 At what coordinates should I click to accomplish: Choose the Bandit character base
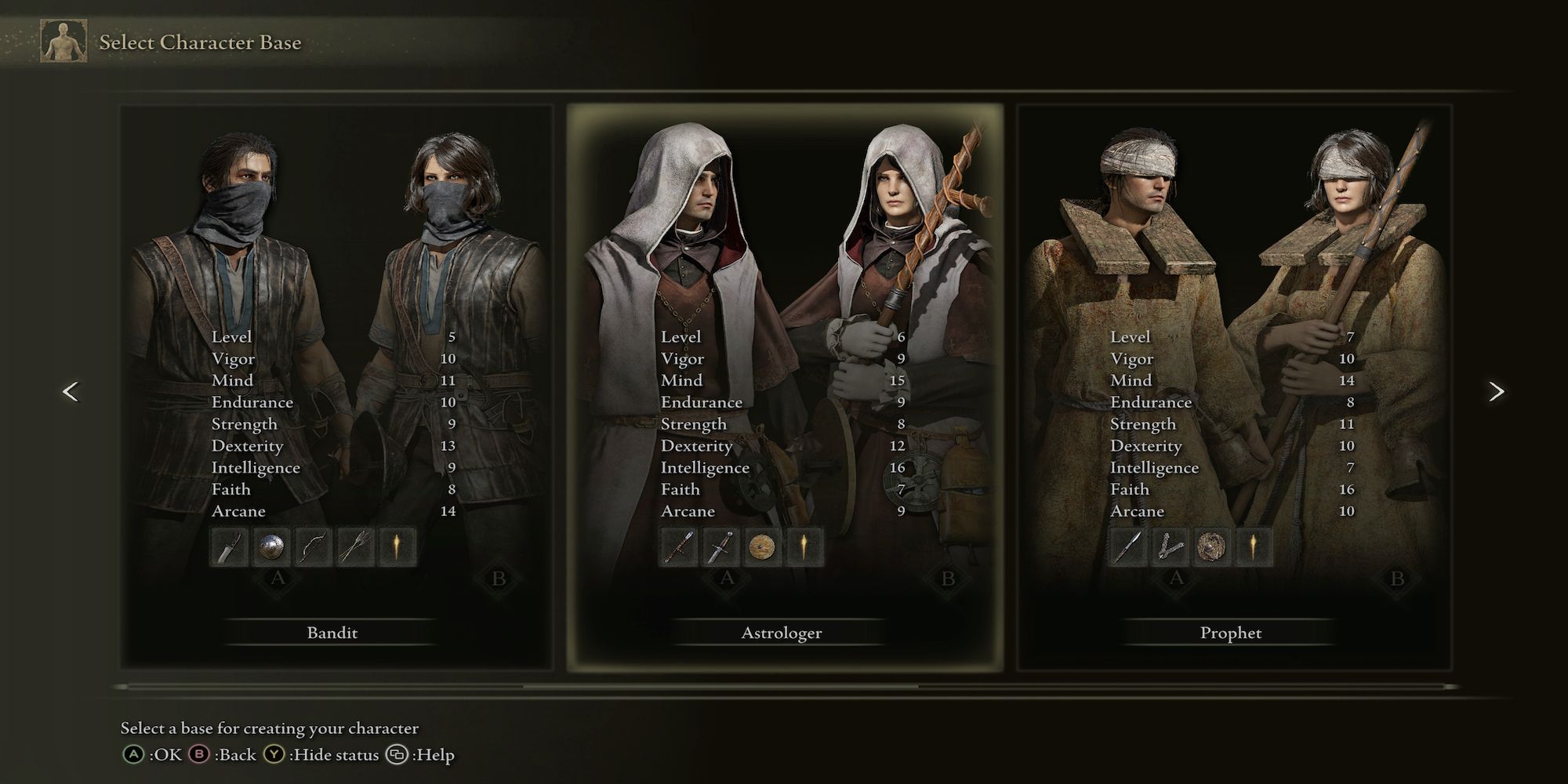point(332,632)
